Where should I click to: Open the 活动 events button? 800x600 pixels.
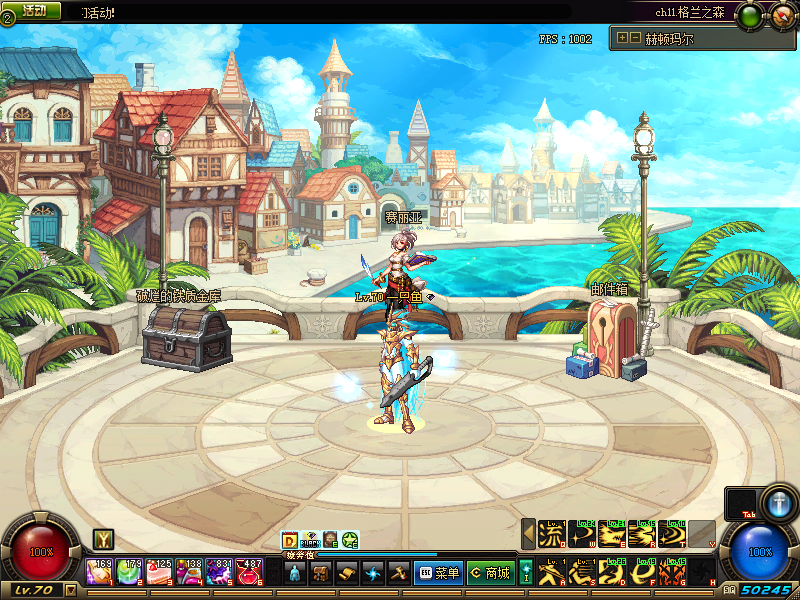[33, 10]
